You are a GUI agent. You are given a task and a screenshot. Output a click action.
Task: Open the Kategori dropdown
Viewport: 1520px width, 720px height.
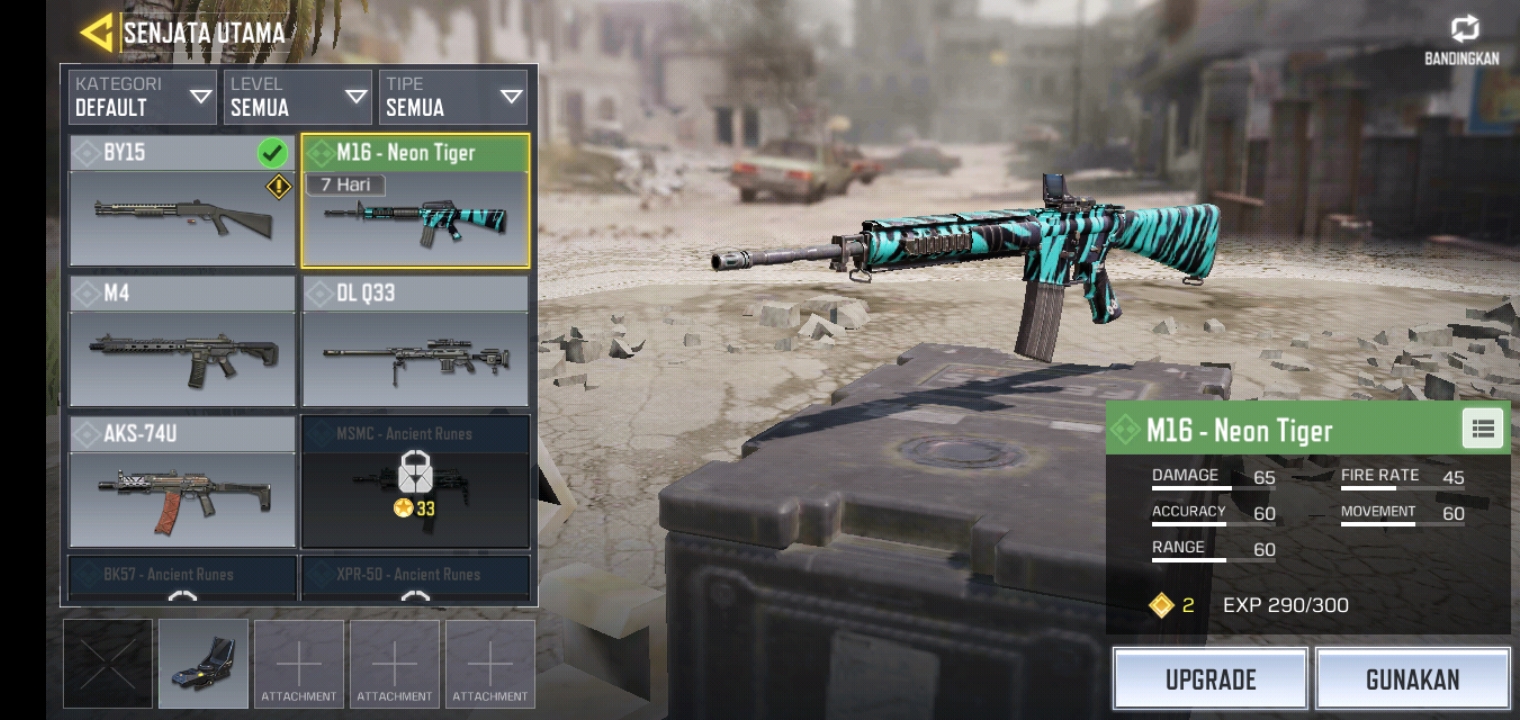[x=142, y=97]
